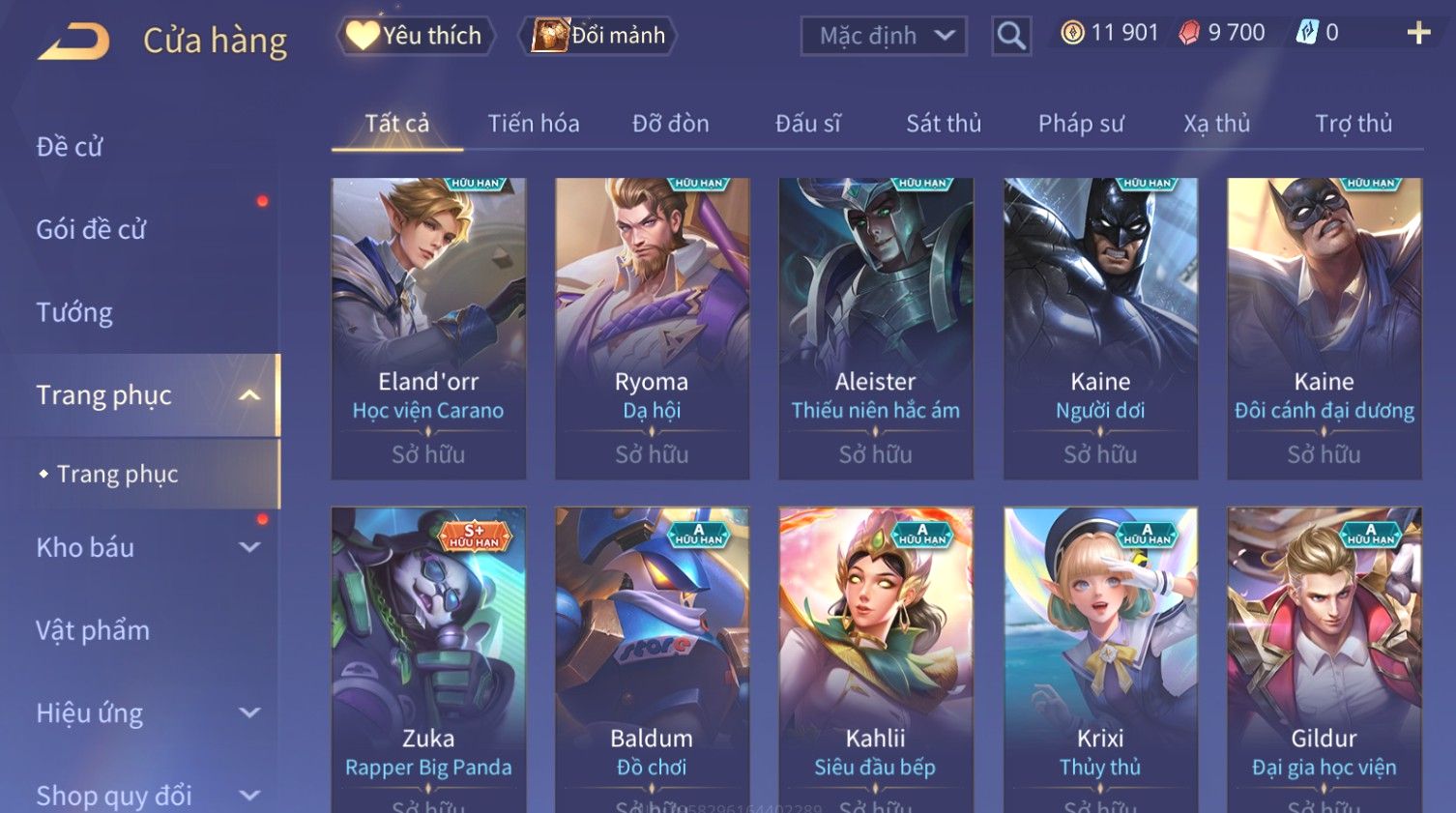Select the Đỡ đòn tab

point(670,124)
